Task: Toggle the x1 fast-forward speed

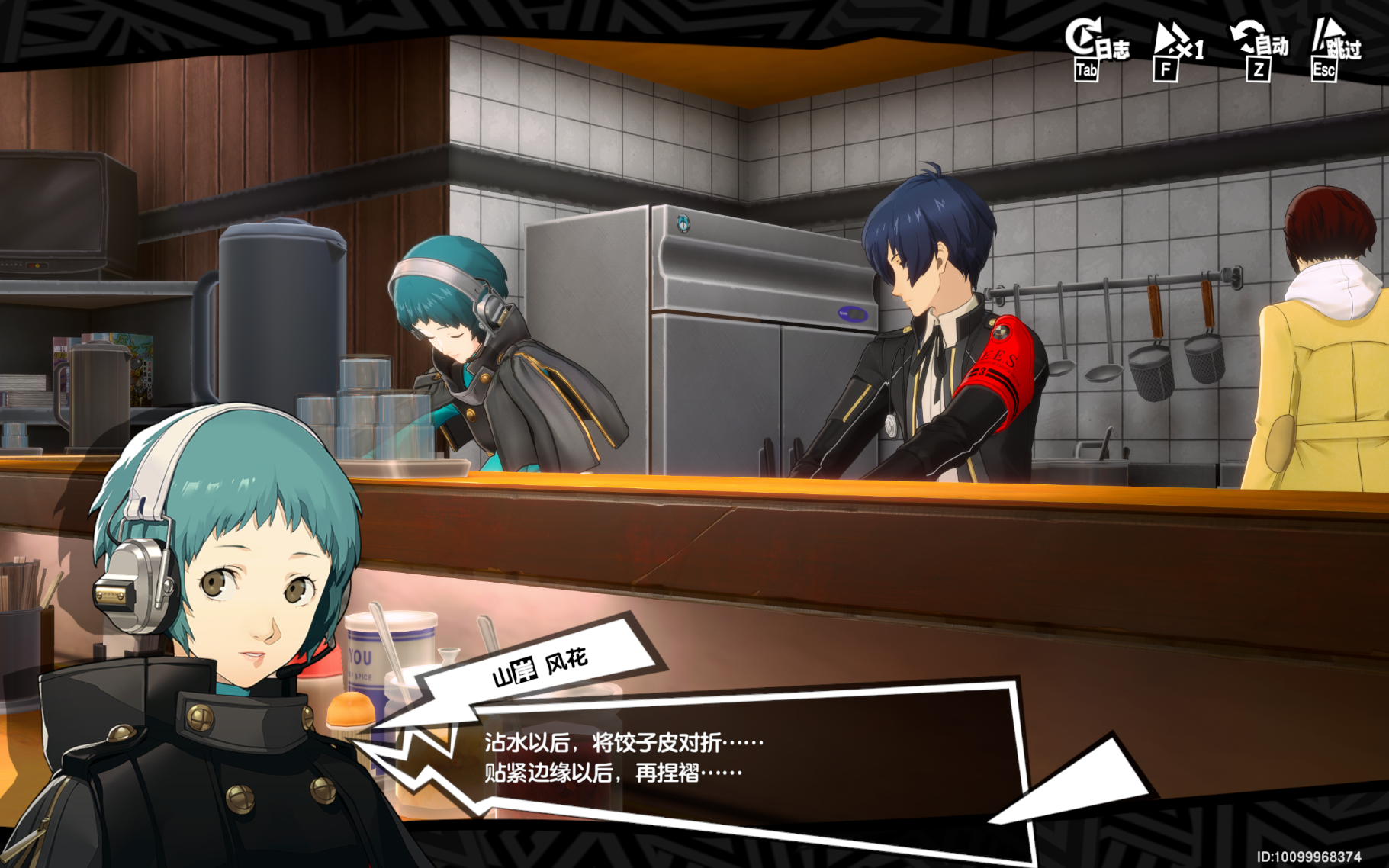Action: point(1175,47)
